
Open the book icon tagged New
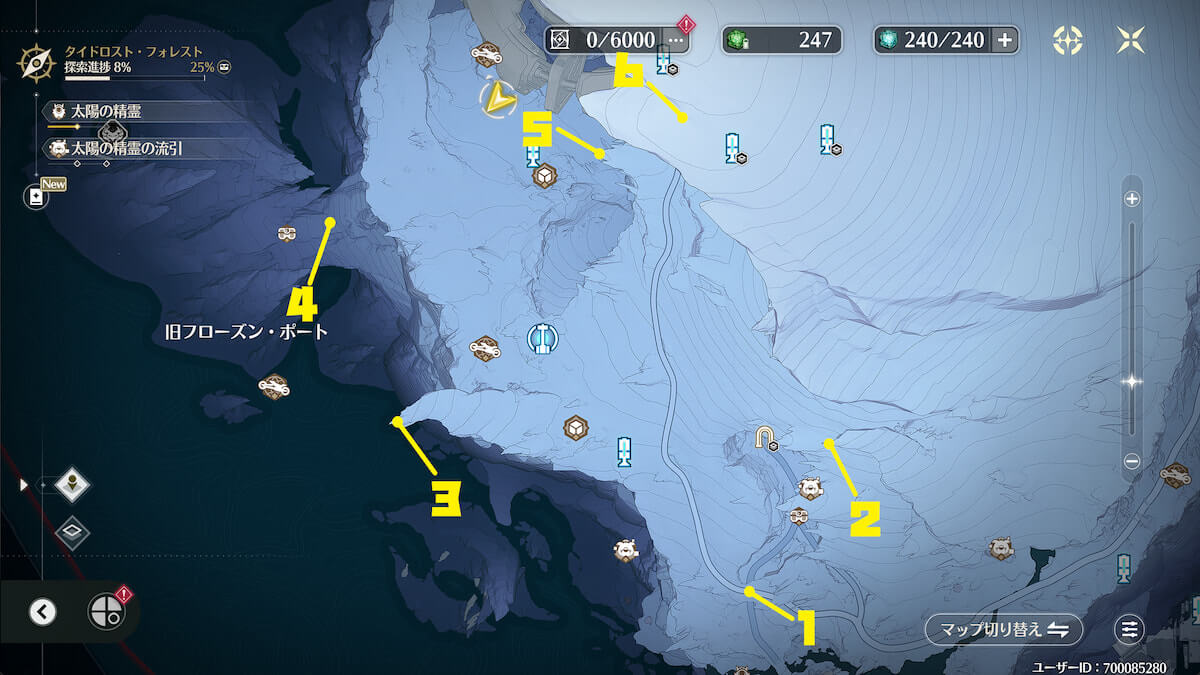(x=37, y=197)
